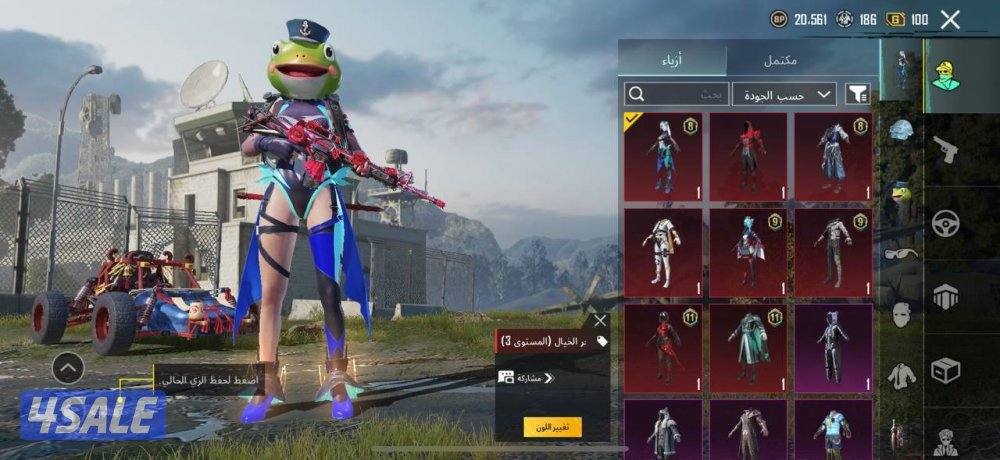Click the outfit search field
Screen dimensions: 1000x460
(675, 94)
